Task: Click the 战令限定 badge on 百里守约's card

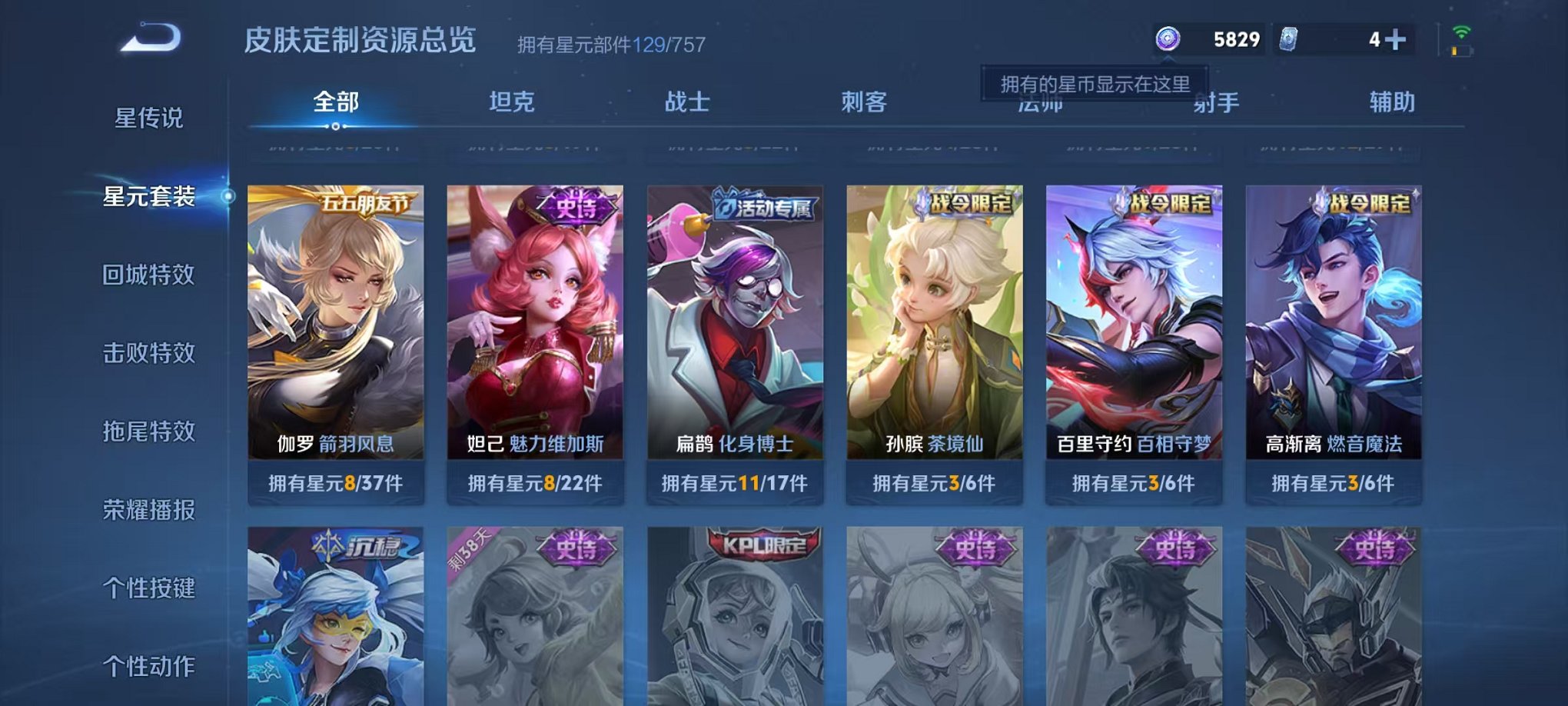Action: tap(1165, 205)
